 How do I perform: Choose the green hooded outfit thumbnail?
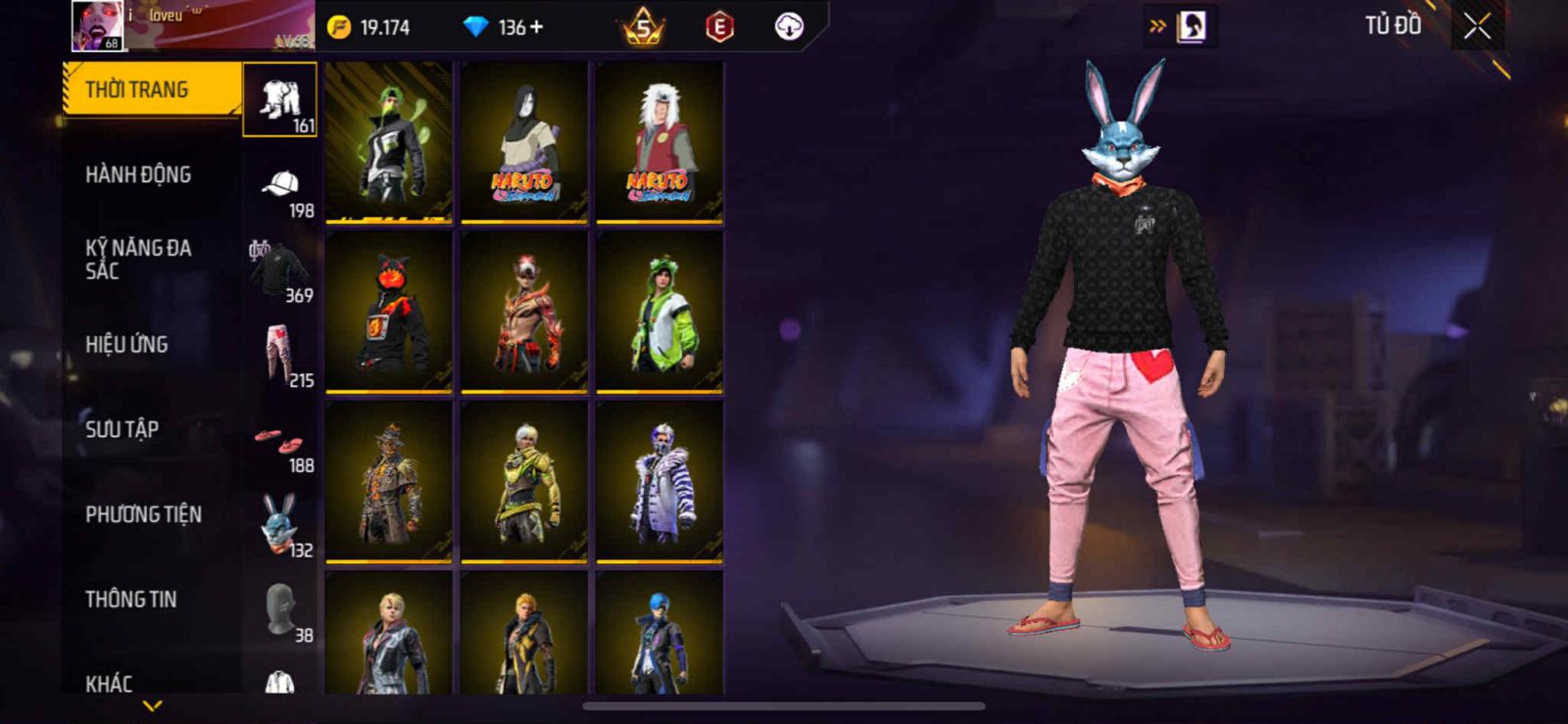[389, 142]
